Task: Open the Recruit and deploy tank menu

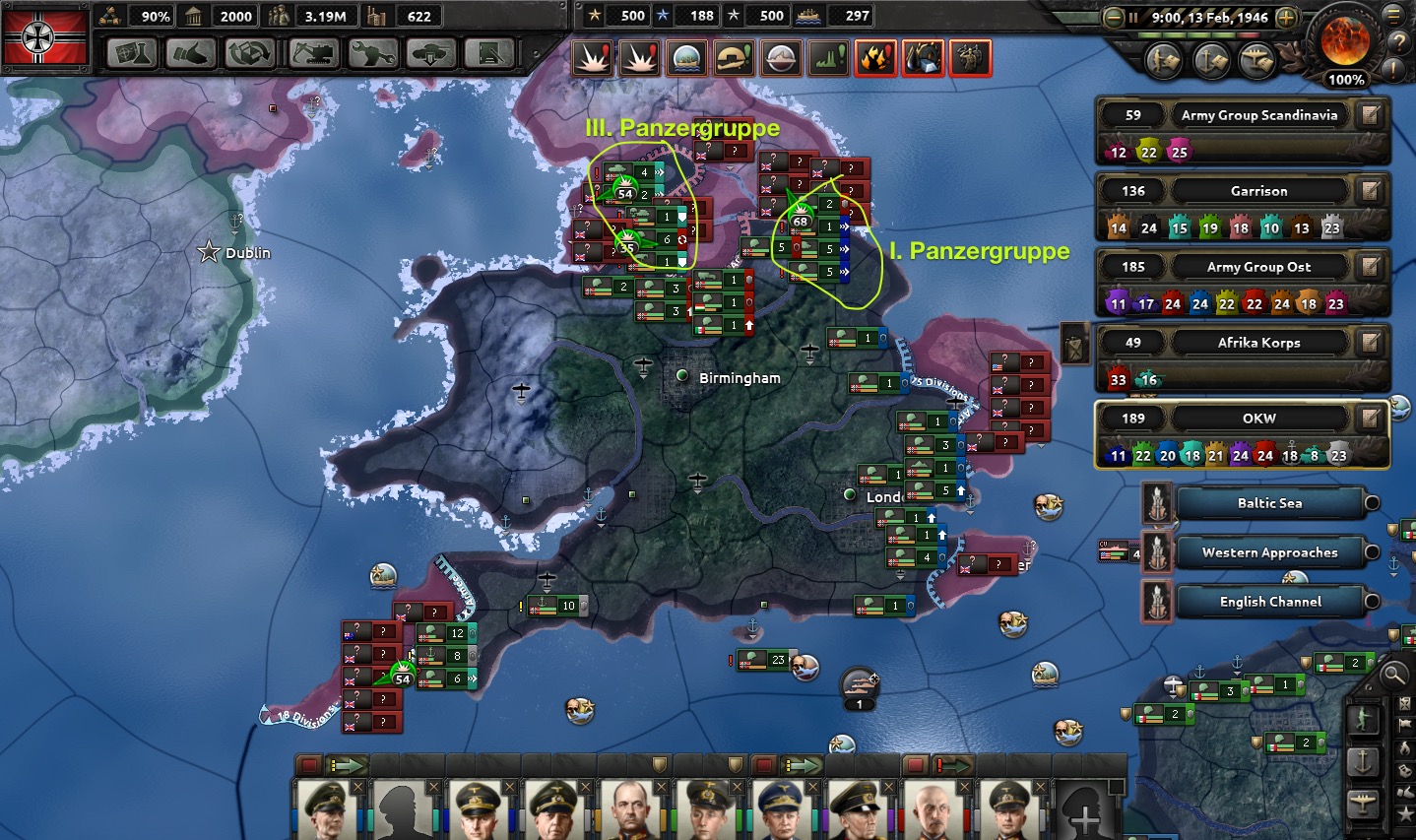Action: point(430,53)
